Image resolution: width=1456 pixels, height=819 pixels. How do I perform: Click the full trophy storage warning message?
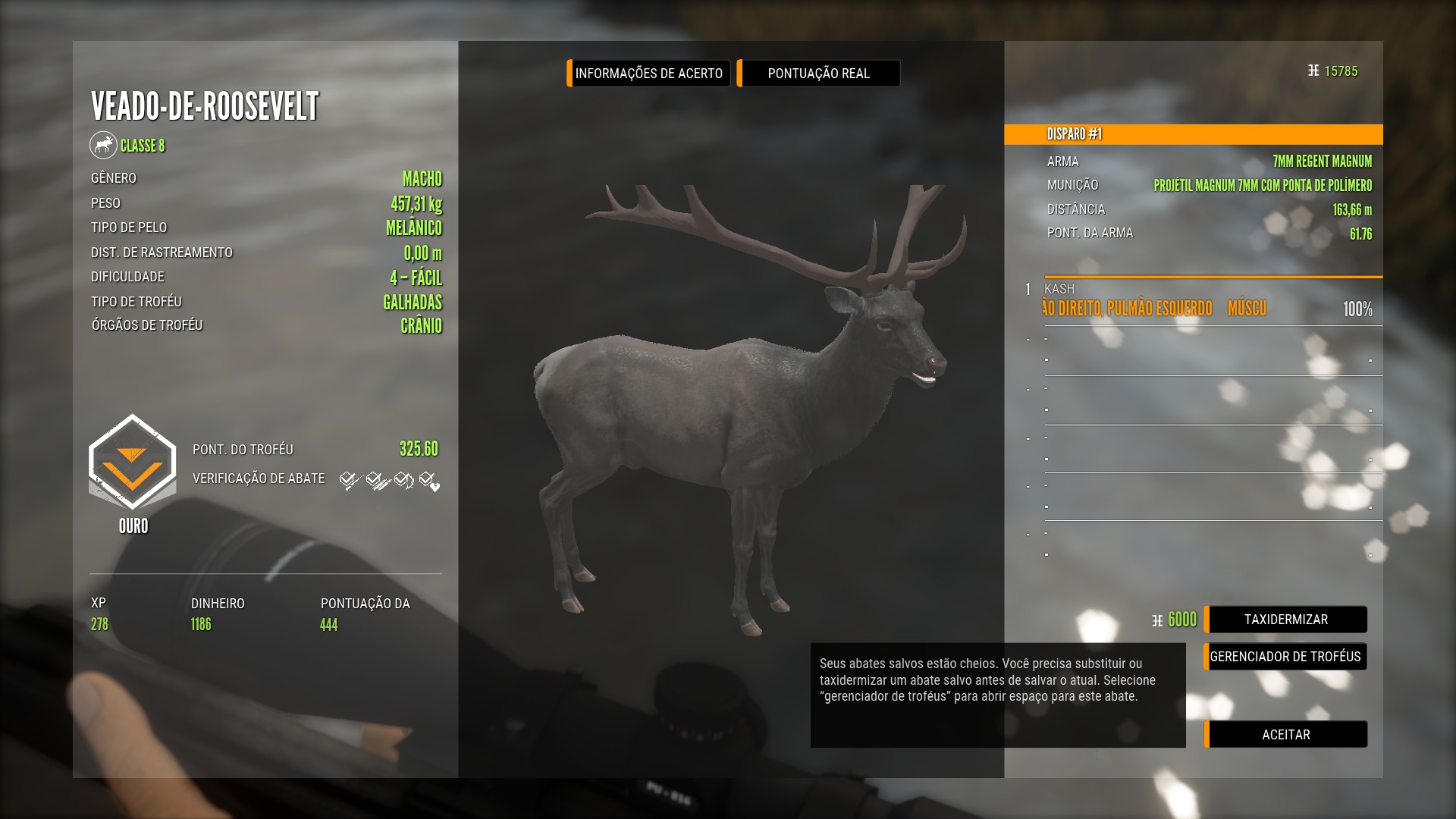click(x=997, y=695)
